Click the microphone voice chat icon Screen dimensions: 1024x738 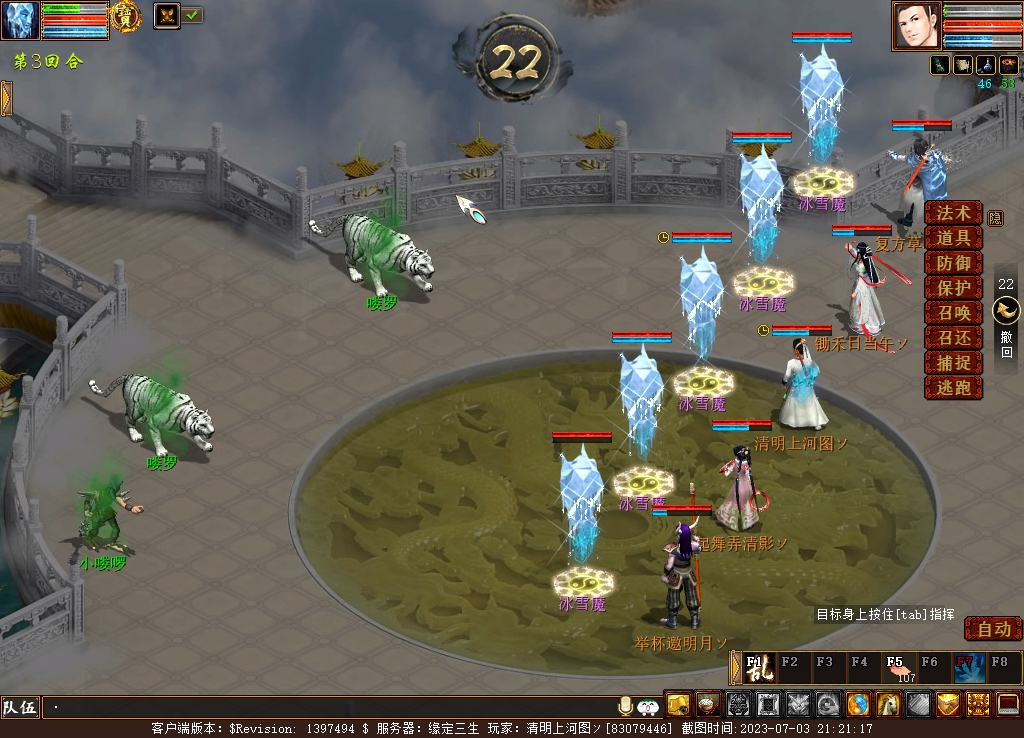click(626, 706)
